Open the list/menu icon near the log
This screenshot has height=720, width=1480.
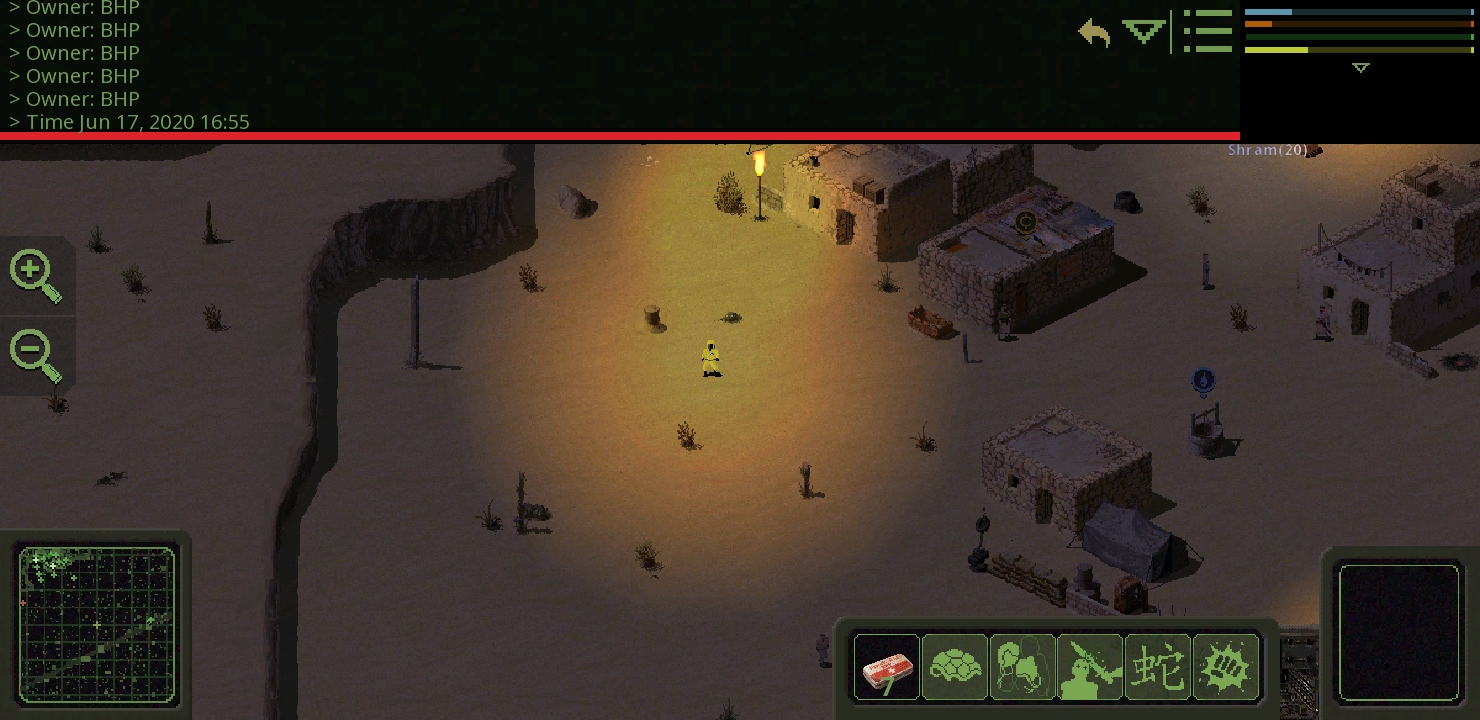click(1208, 31)
